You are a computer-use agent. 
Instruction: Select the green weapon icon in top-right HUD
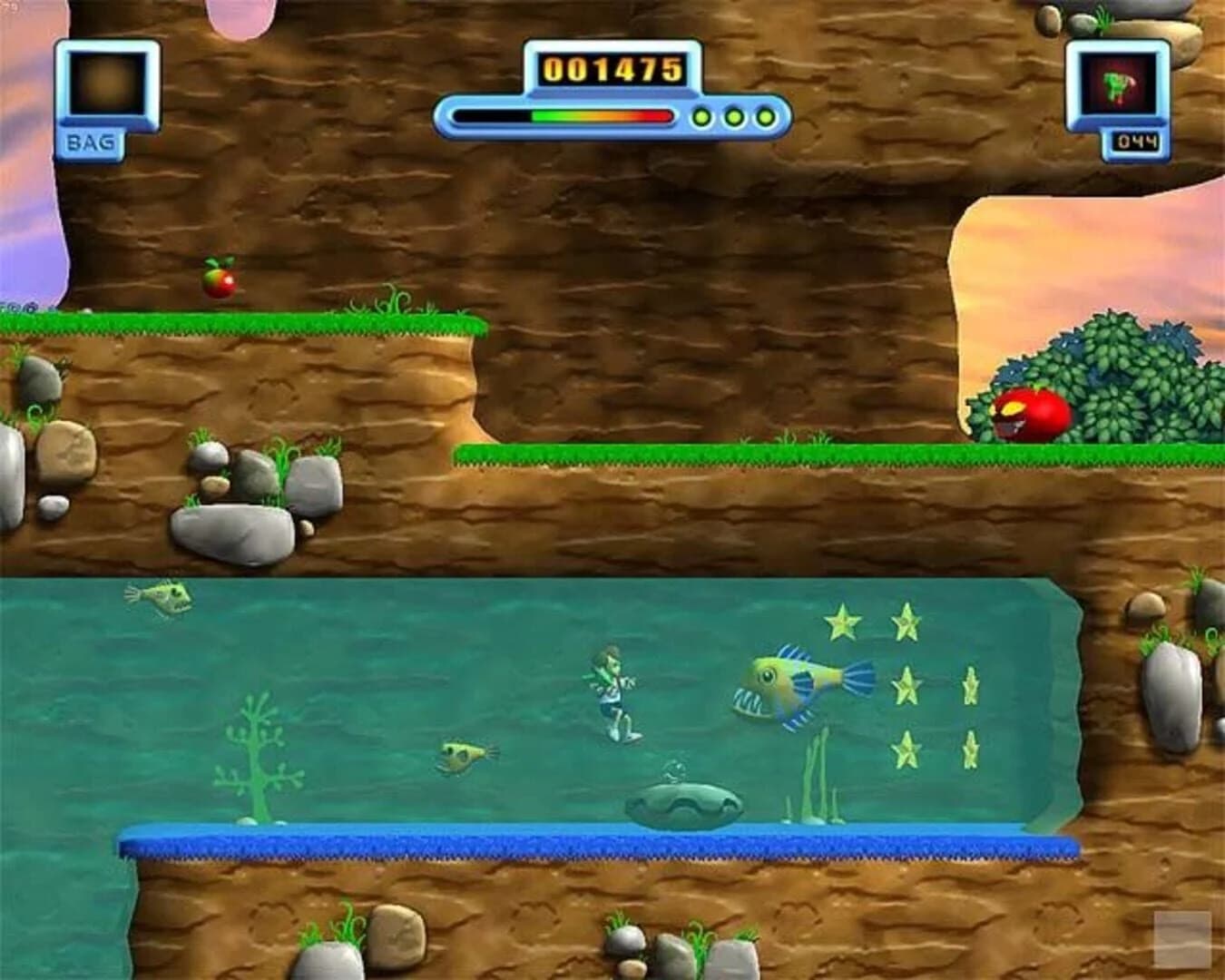click(x=1119, y=86)
